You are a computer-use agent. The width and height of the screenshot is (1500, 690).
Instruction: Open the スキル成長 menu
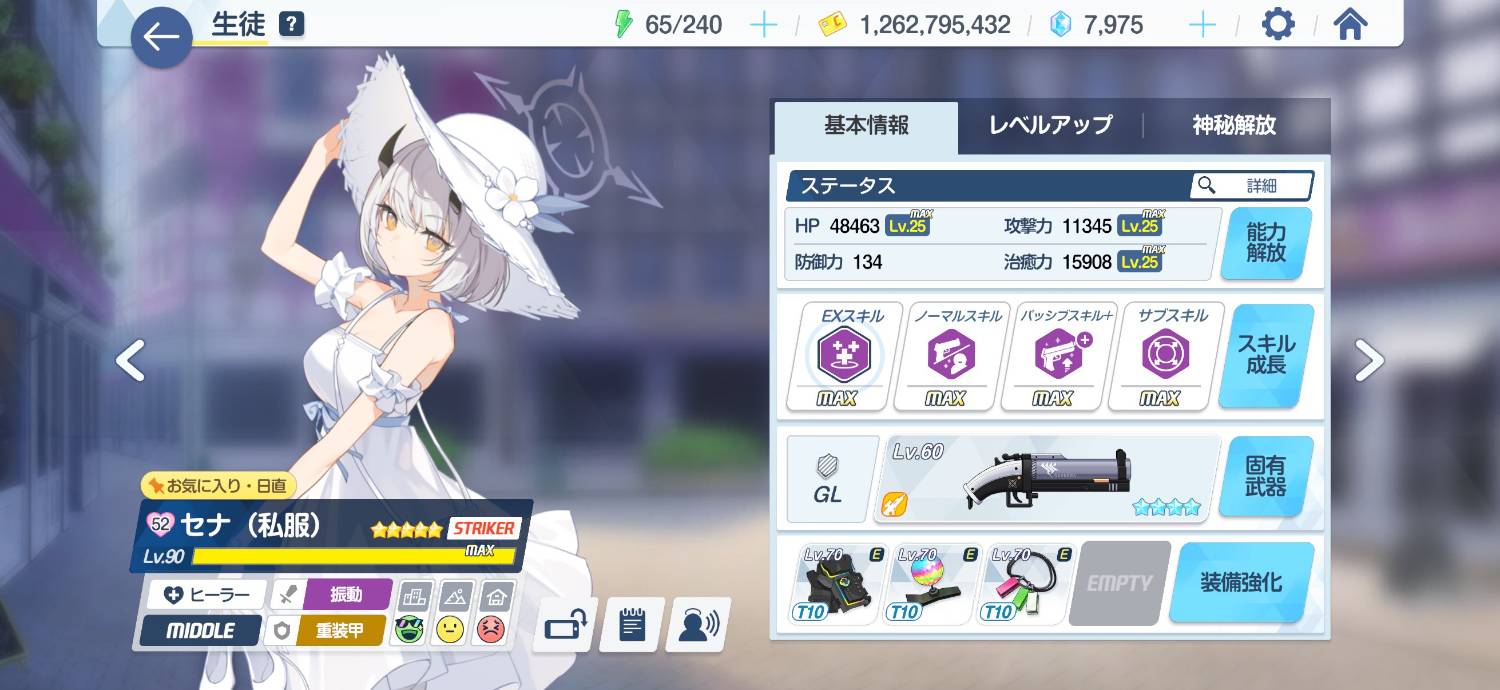(x=1266, y=355)
